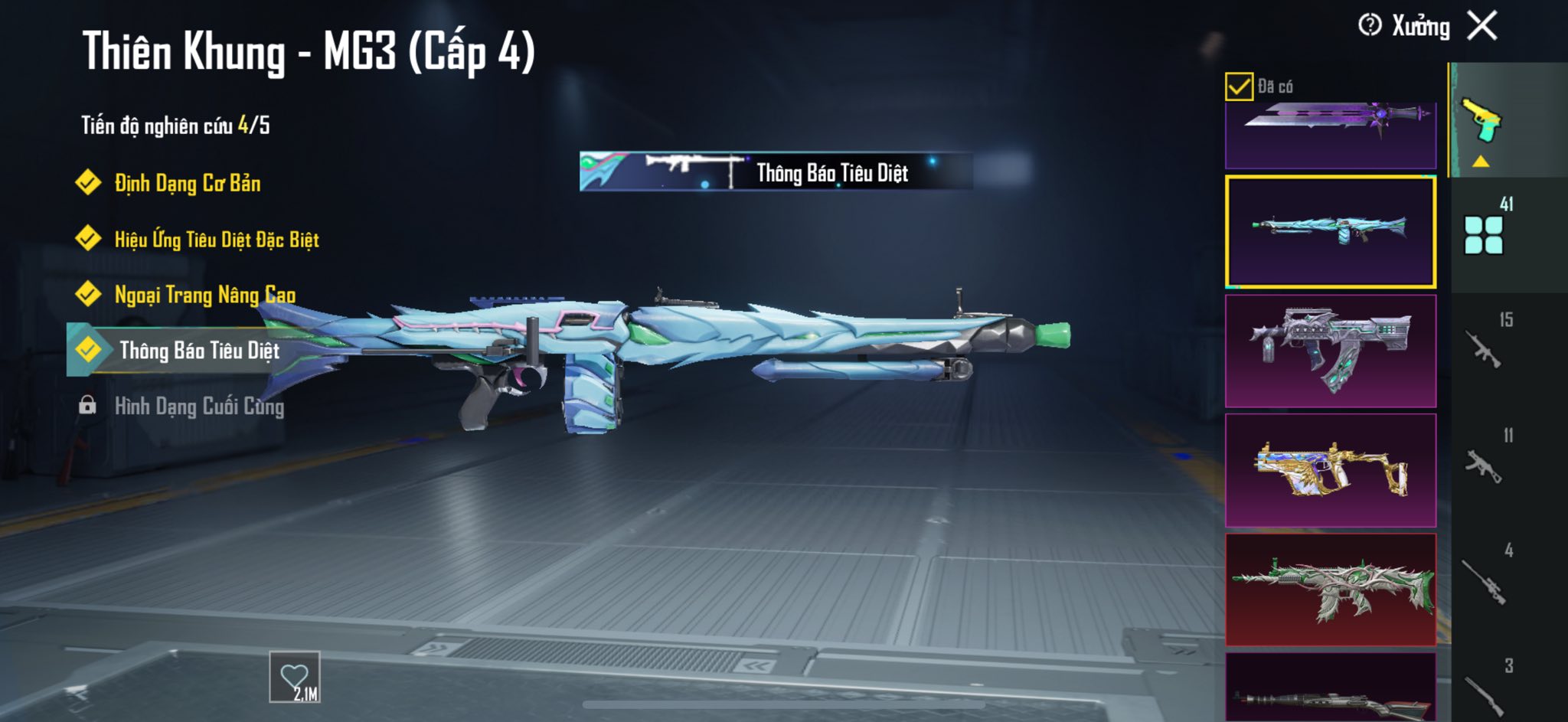Select Ngoại Trang Nâng Cao stage
Viewport: 1568px width, 722px height.
[x=204, y=295]
